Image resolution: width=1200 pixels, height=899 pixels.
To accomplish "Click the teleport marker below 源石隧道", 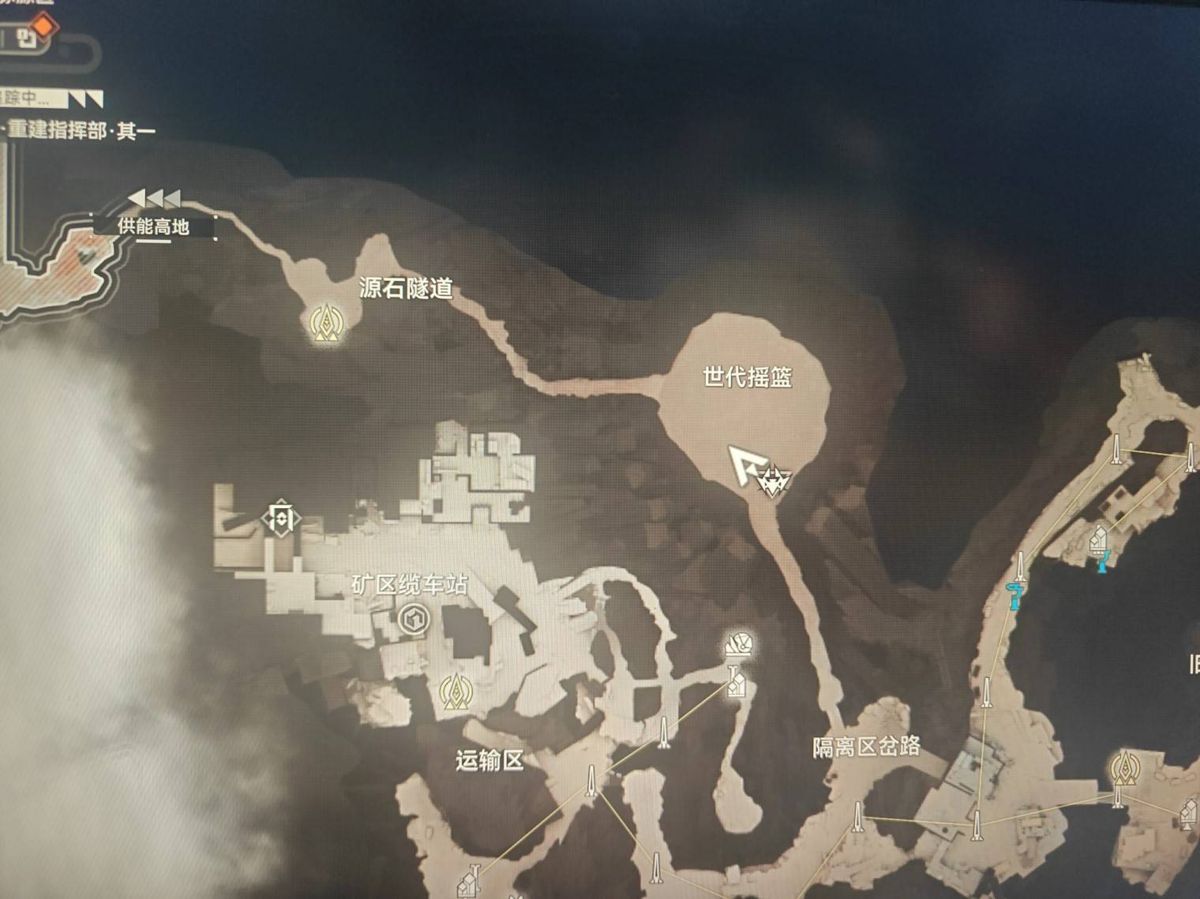I will [x=323, y=323].
